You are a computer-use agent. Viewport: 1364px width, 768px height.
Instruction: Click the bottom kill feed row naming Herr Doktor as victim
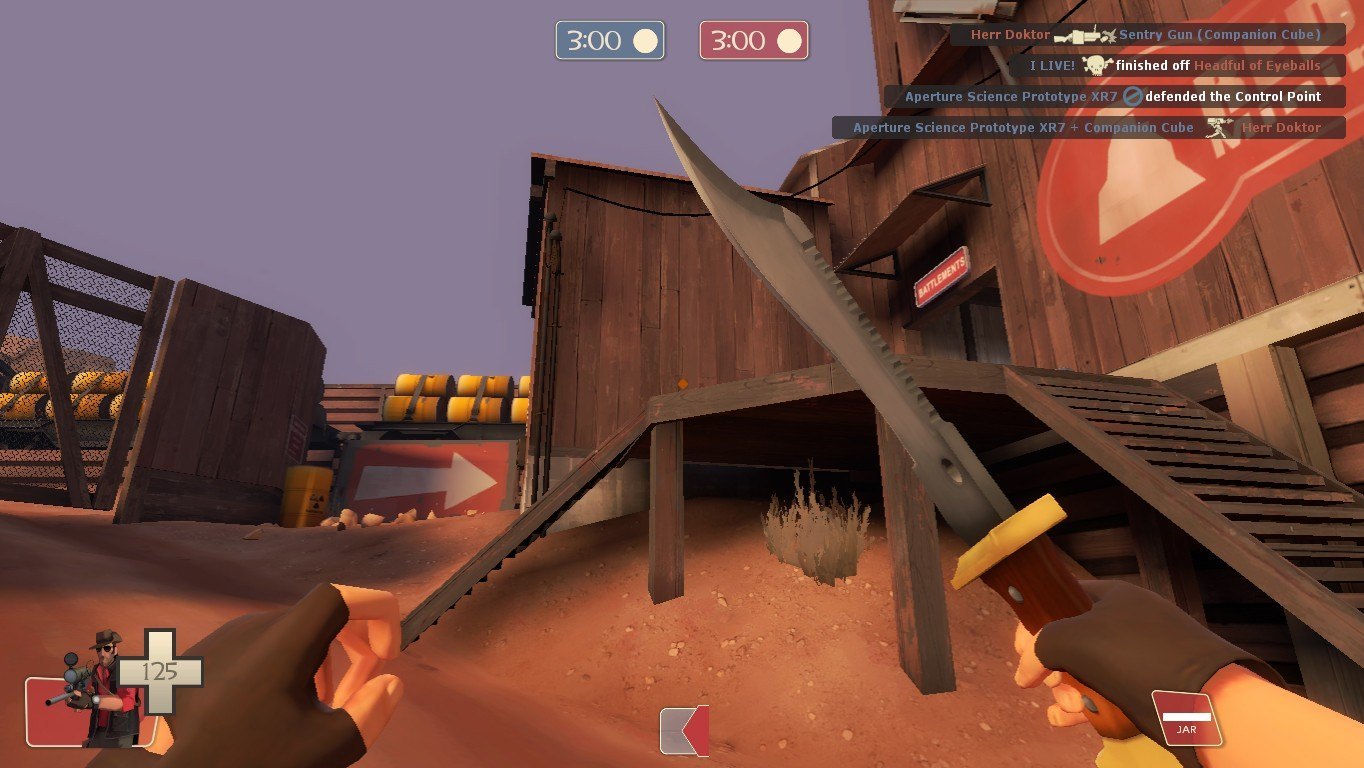[x=1087, y=128]
